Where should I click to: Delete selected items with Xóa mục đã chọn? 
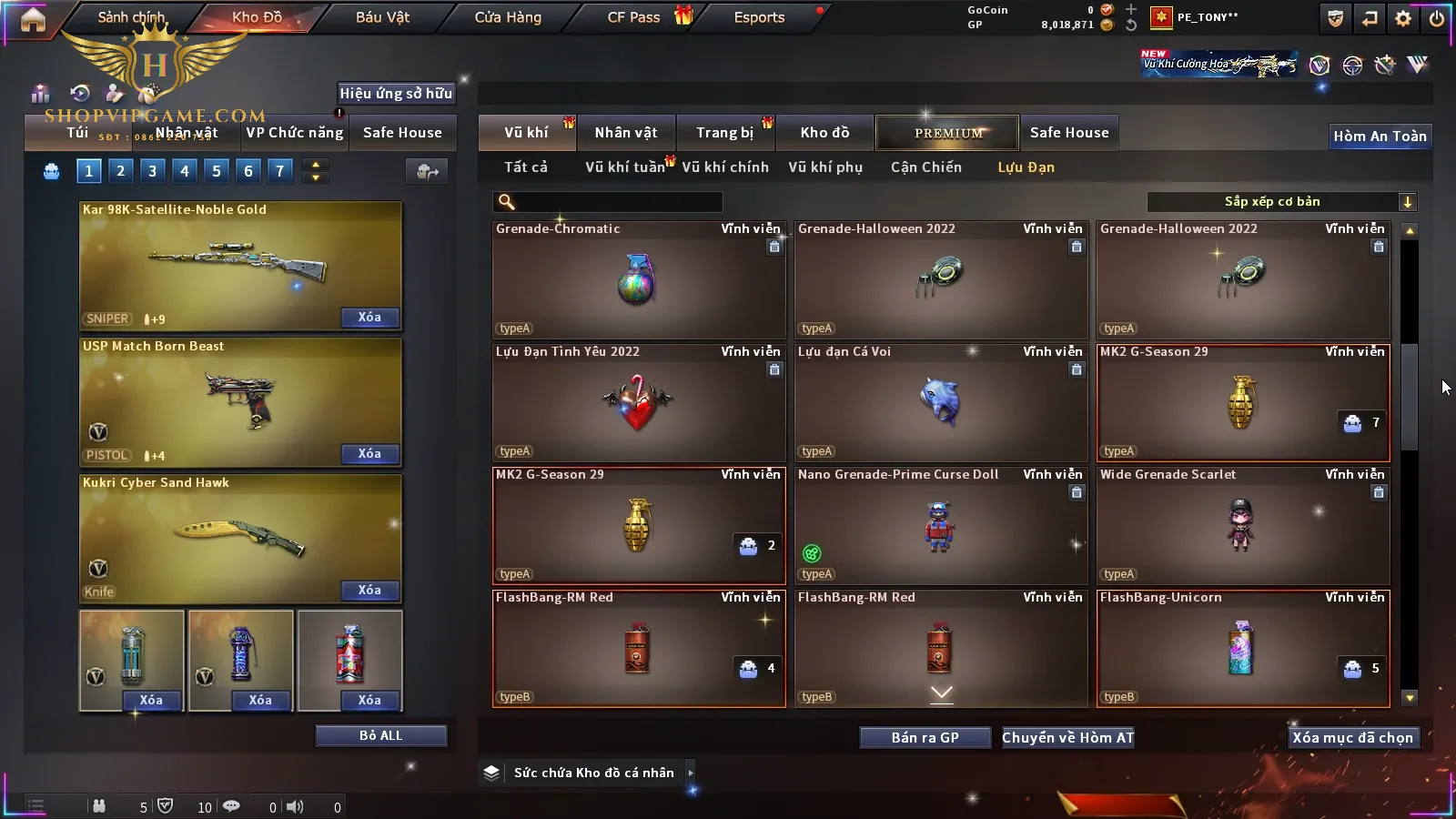1352,737
